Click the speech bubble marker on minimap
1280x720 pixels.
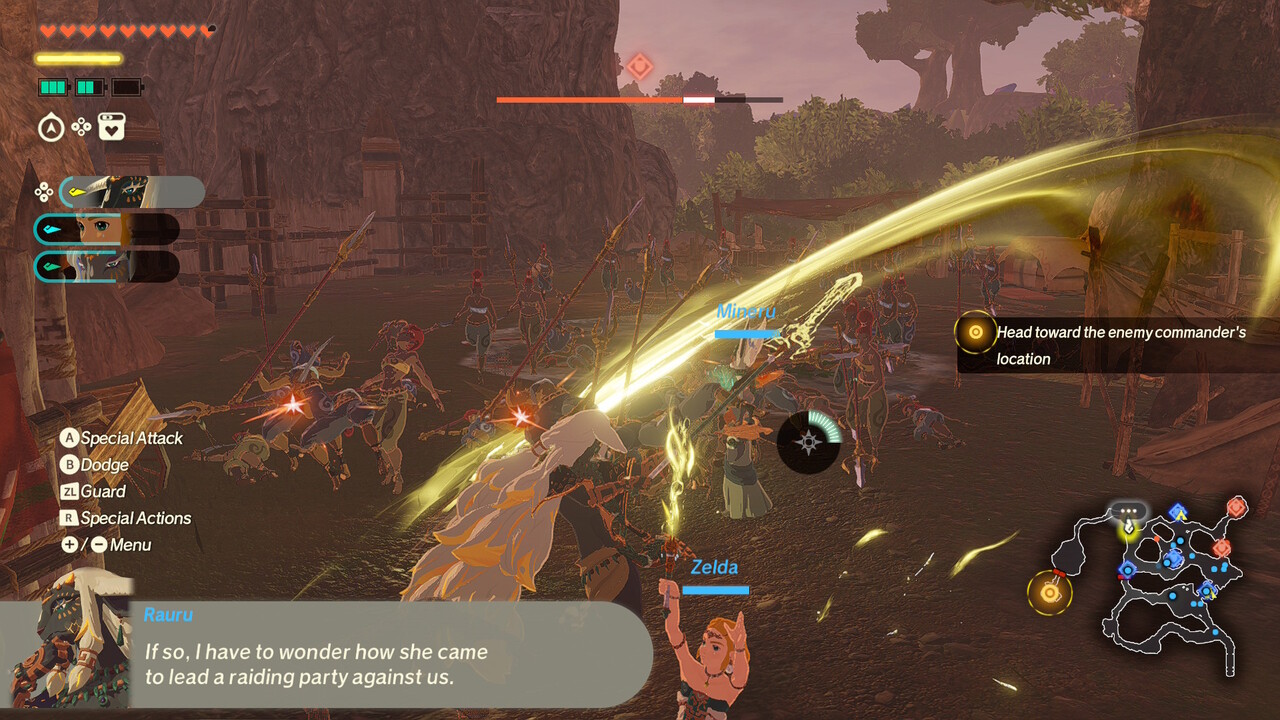tap(1130, 510)
